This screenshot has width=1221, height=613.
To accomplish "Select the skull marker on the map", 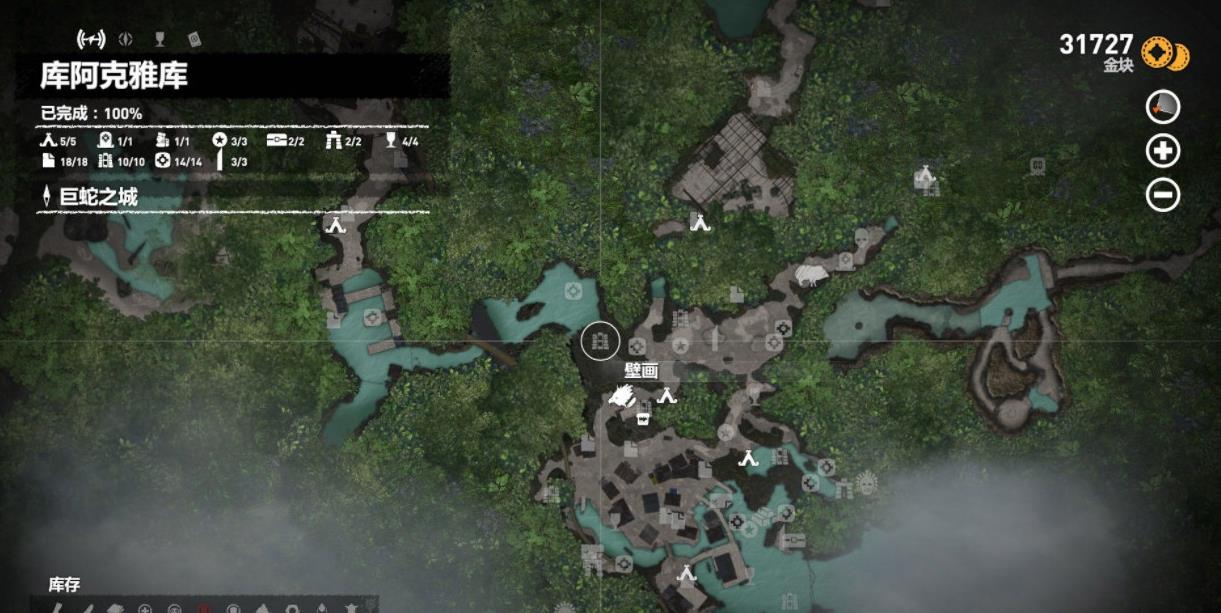I will 862,239.
